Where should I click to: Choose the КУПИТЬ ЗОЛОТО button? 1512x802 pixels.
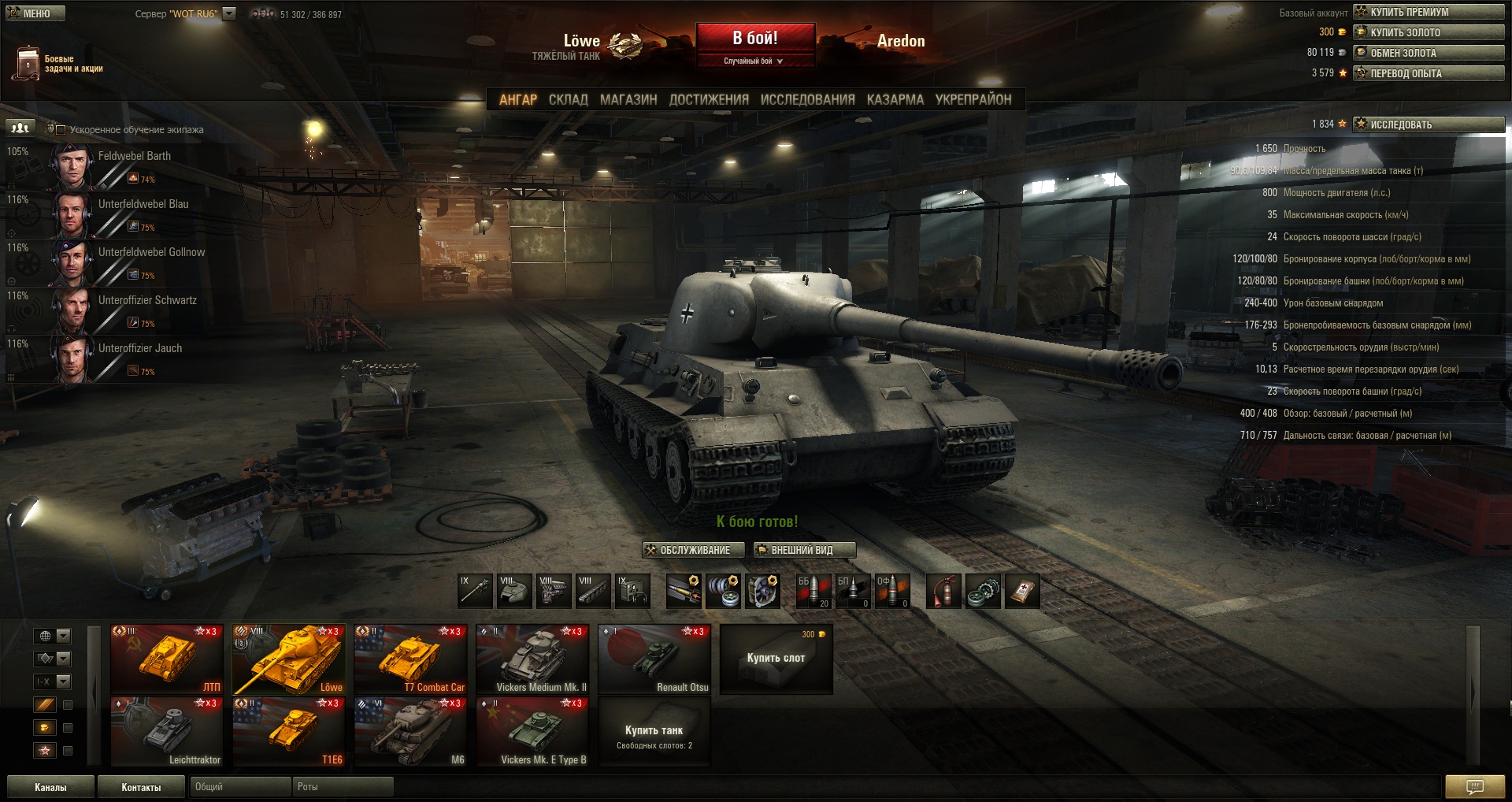(1429, 32)
